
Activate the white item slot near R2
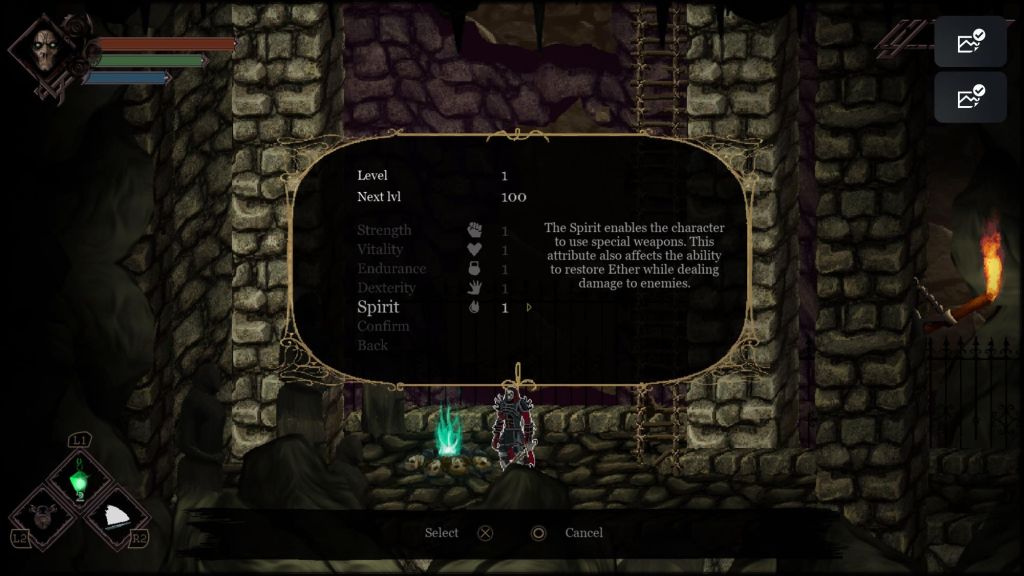click(x=118, y=517)
